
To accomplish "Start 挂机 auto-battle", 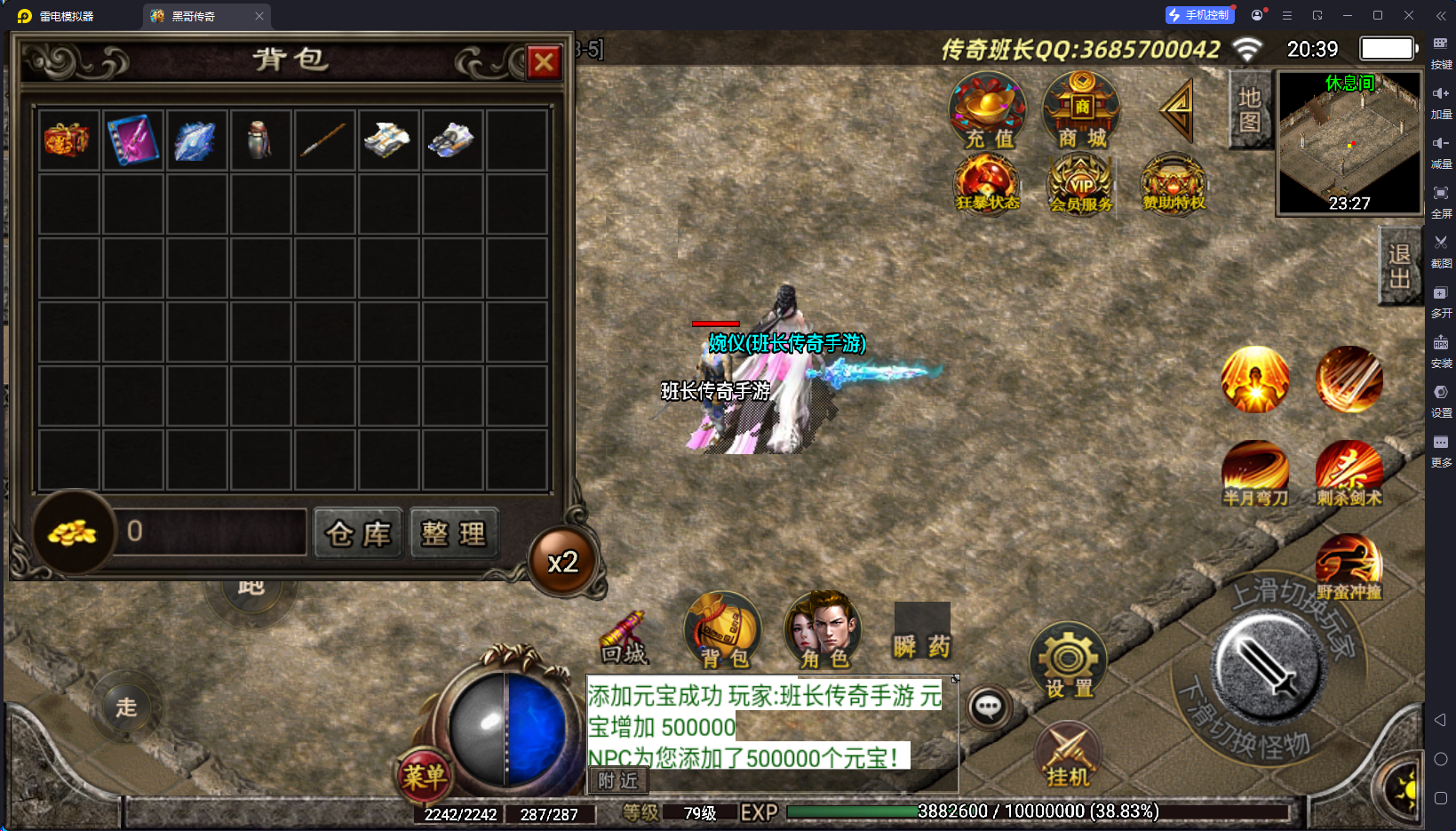I will pos(1068,755).
